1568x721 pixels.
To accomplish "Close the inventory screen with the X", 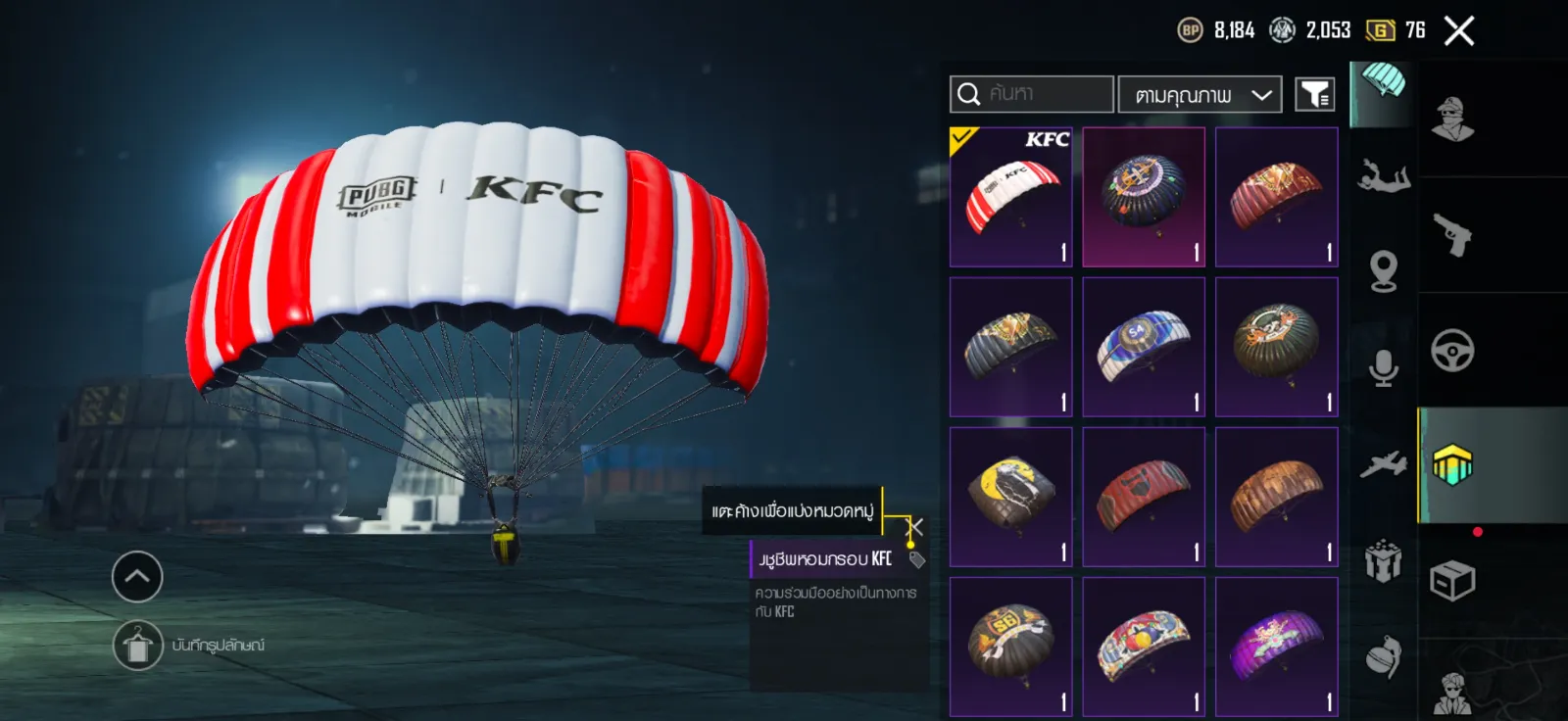I will [1458, 31].
